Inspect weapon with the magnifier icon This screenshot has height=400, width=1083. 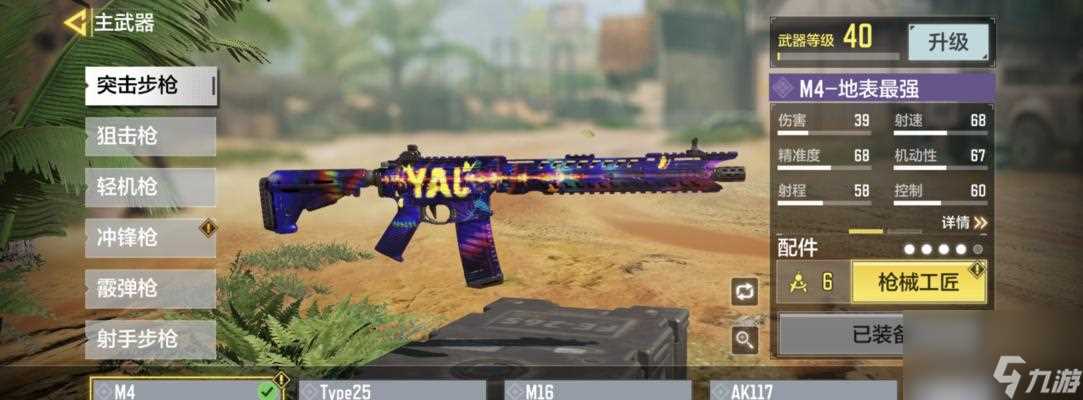744,340
